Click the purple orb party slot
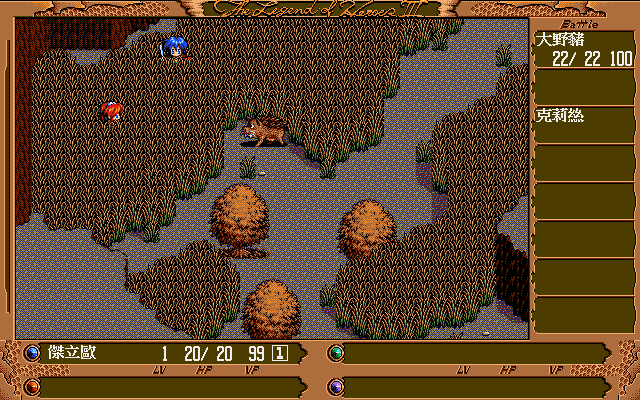 point(336,386)
